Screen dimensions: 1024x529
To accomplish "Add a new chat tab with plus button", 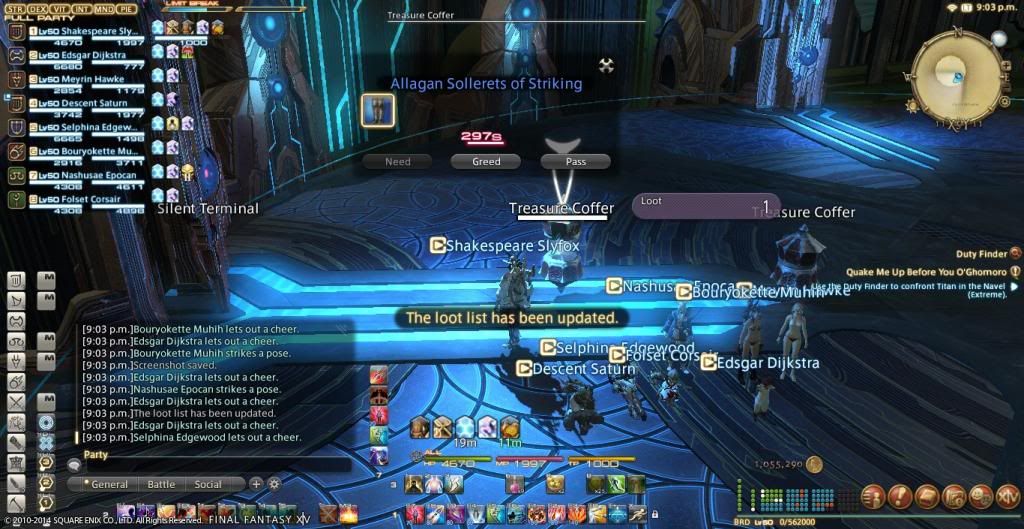I will point(256,484).
